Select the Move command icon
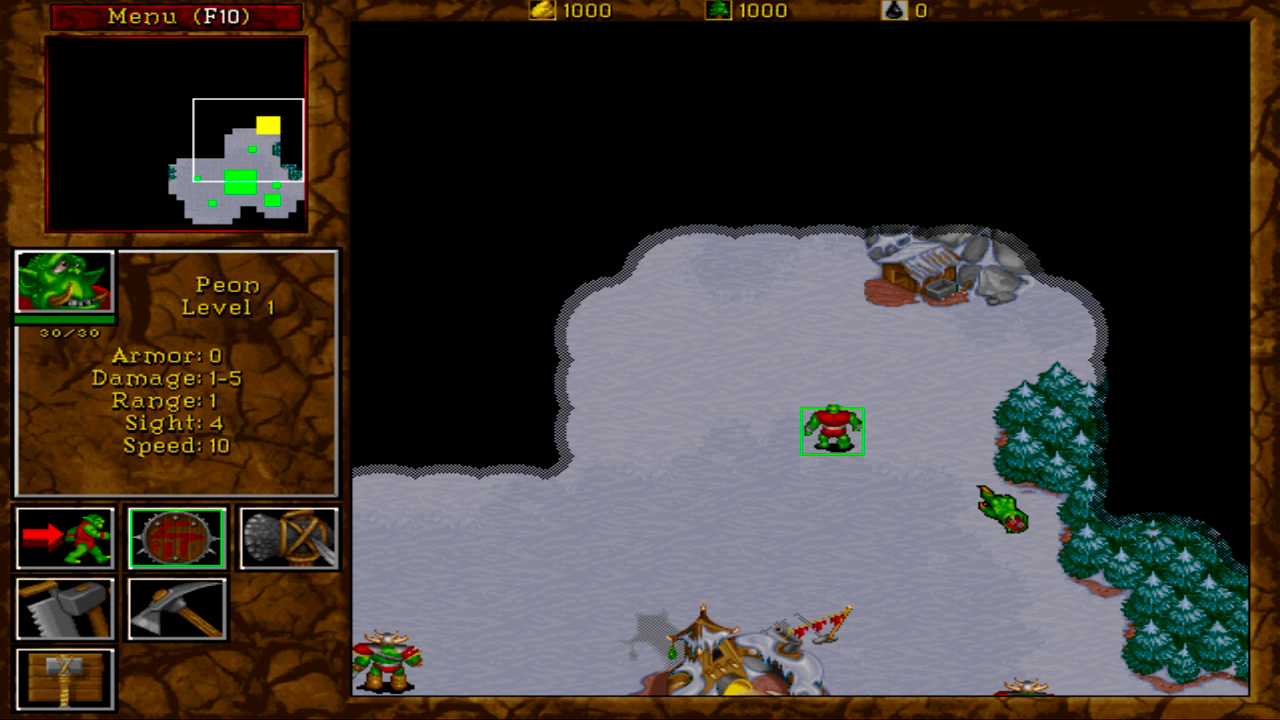This screenshot has width=1280, height=720. pyautogui.click(x=65, y=538)
